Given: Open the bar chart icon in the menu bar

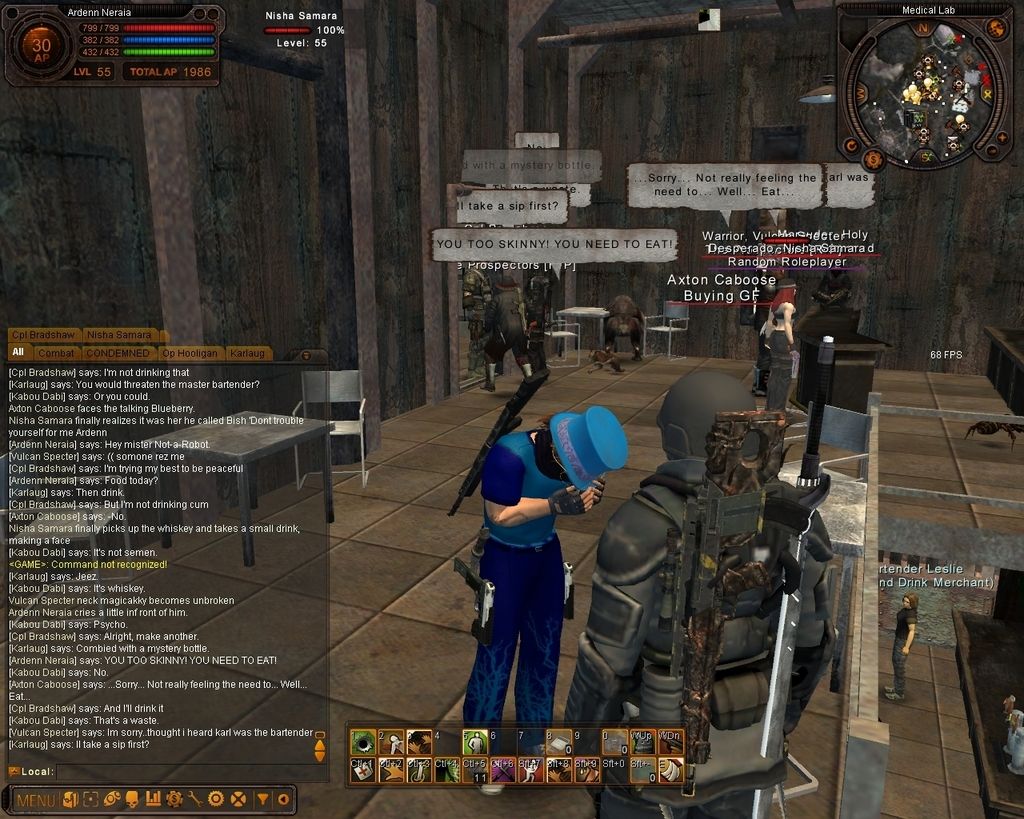Looking at the screenshot, I should 153,799.
